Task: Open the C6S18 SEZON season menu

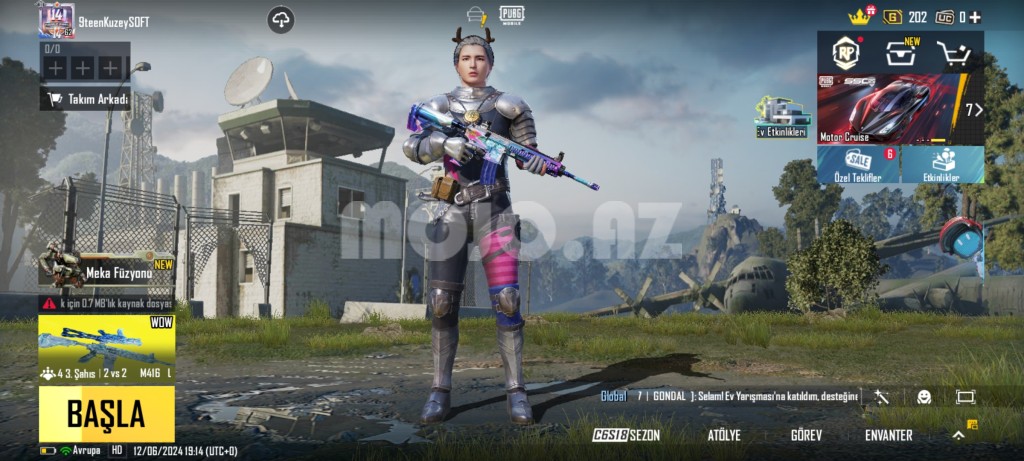Action: [627, 435]
